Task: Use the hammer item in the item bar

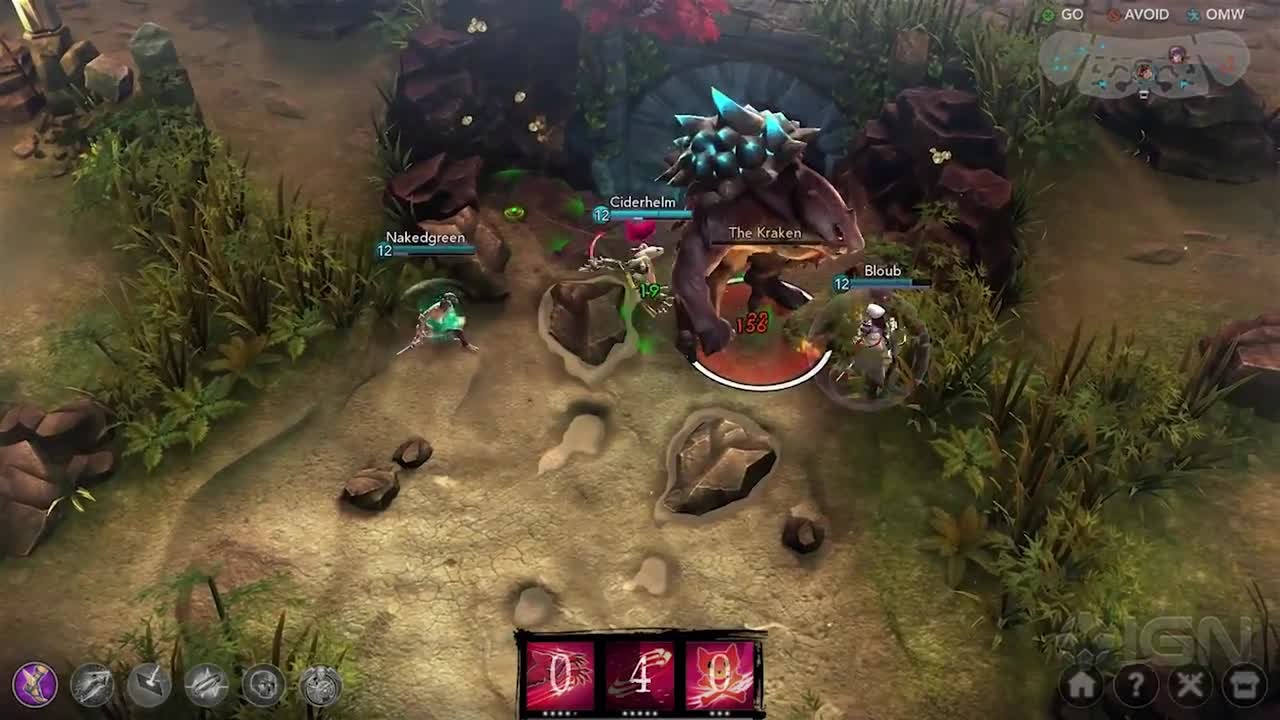Action: (148, 683)
